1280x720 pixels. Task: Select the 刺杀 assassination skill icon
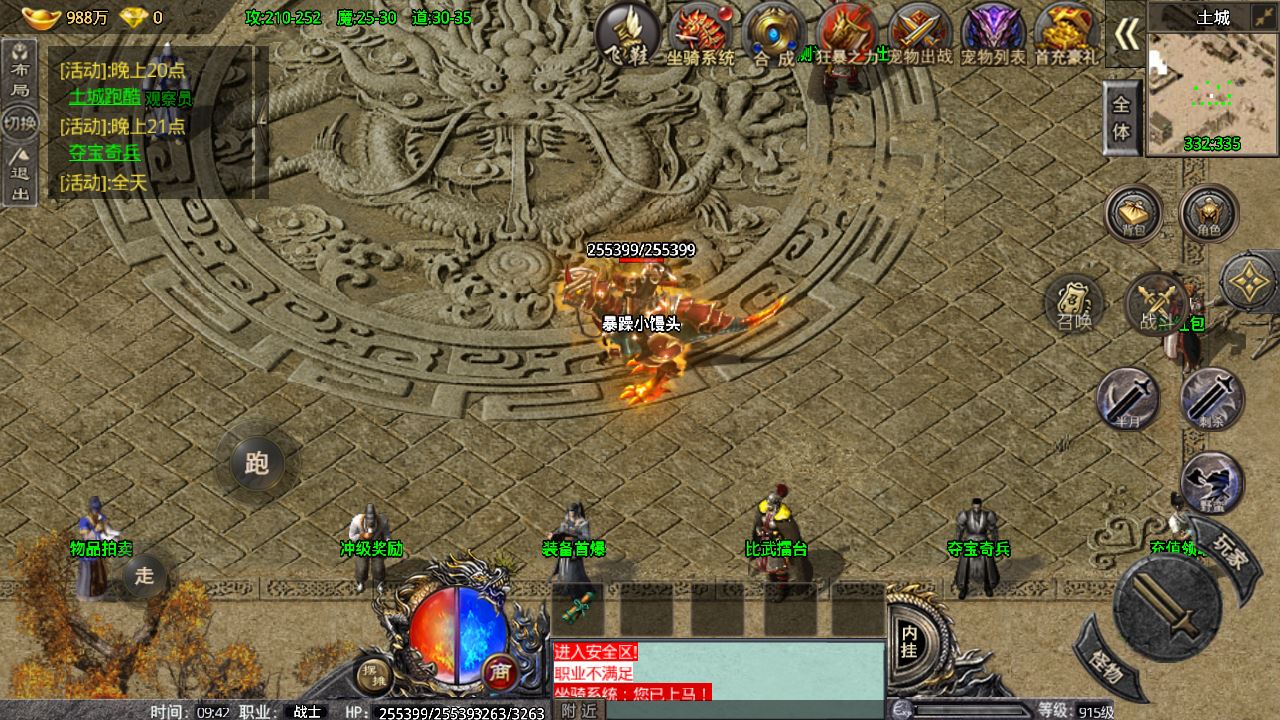click(x=1213, y=398)
